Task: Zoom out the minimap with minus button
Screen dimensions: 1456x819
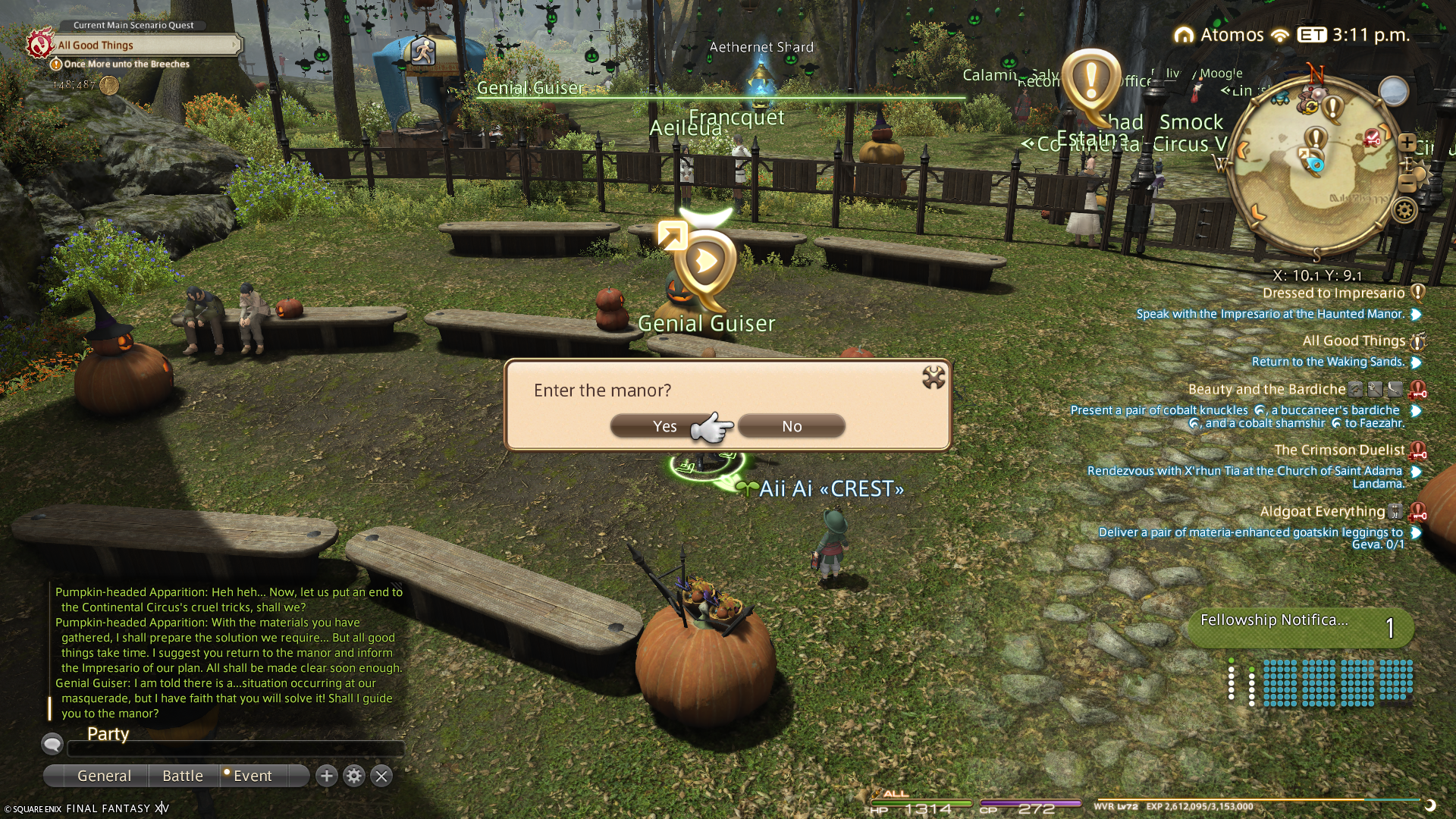Action: point(1407,182)
